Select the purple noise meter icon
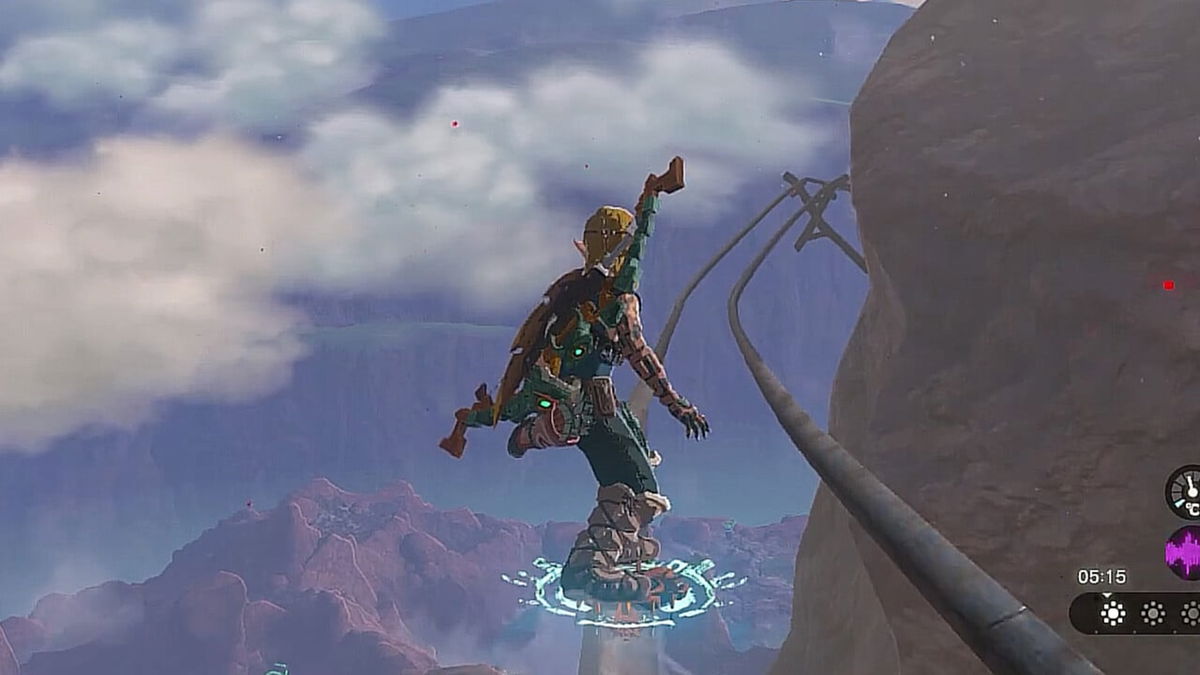Screen dimensions: 1200x675 1185,553
